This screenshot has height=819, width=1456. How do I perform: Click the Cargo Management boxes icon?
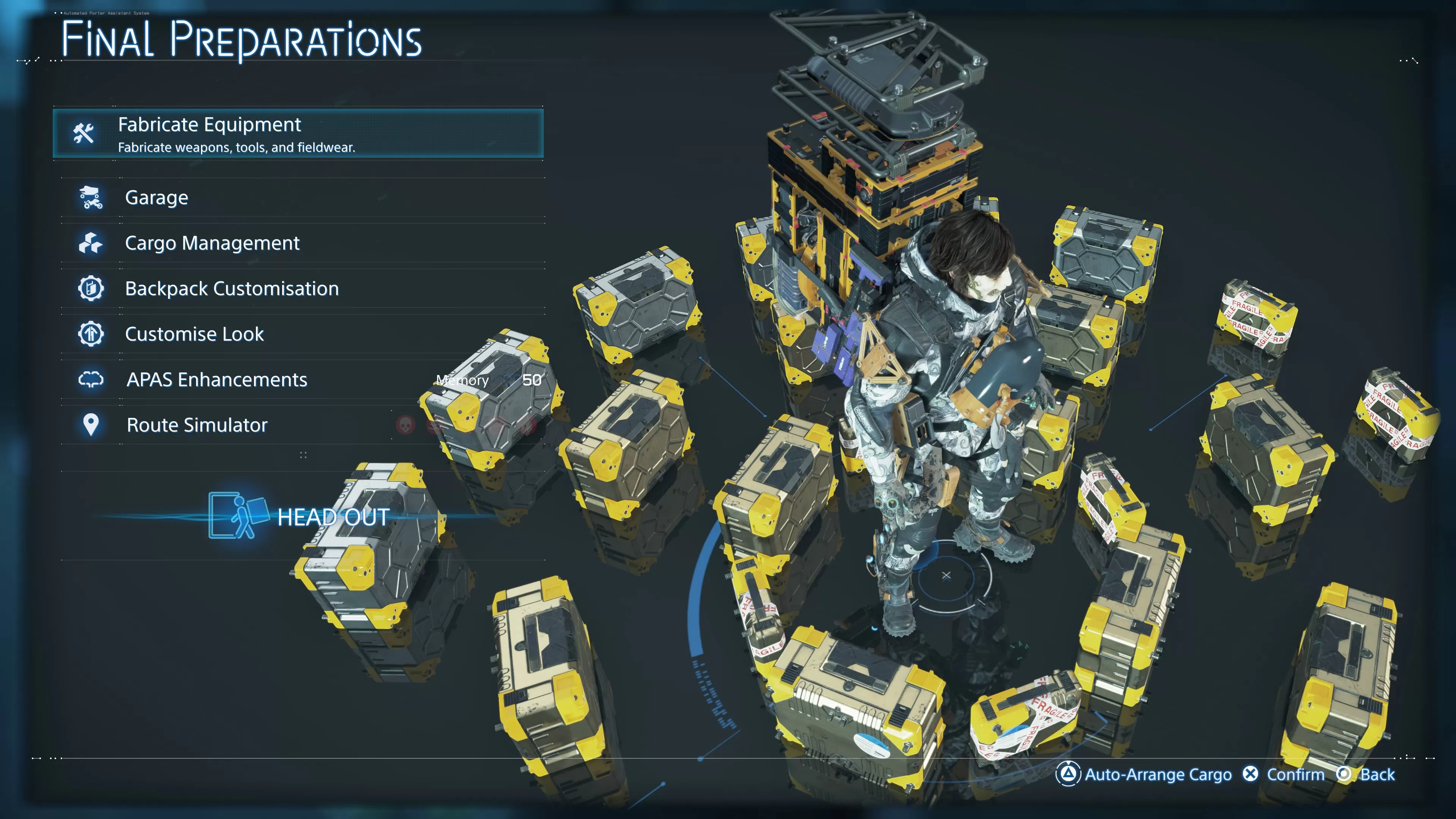tap(91, 243)
